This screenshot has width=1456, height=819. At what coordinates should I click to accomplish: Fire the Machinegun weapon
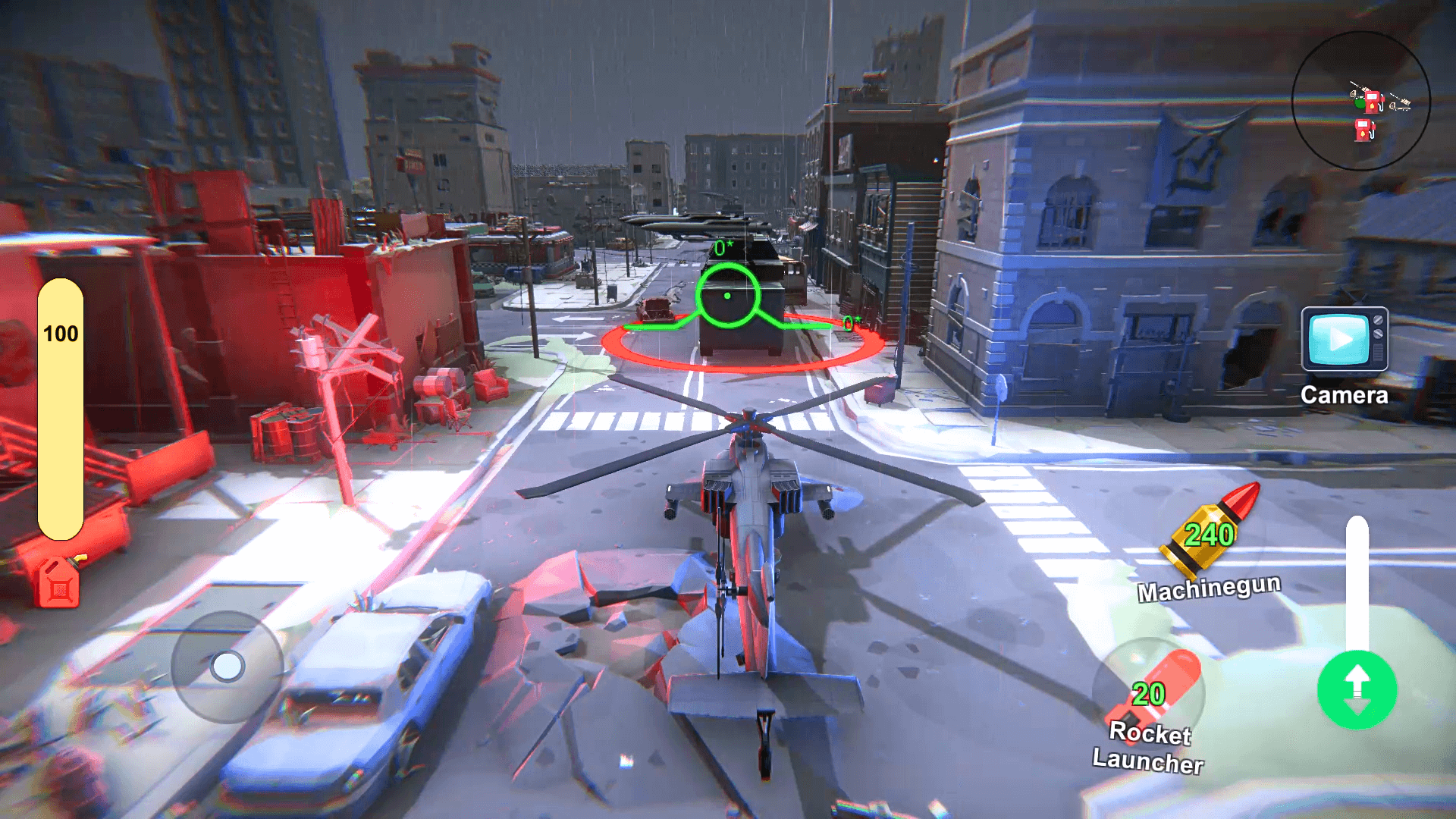[x=1210, y=535]
